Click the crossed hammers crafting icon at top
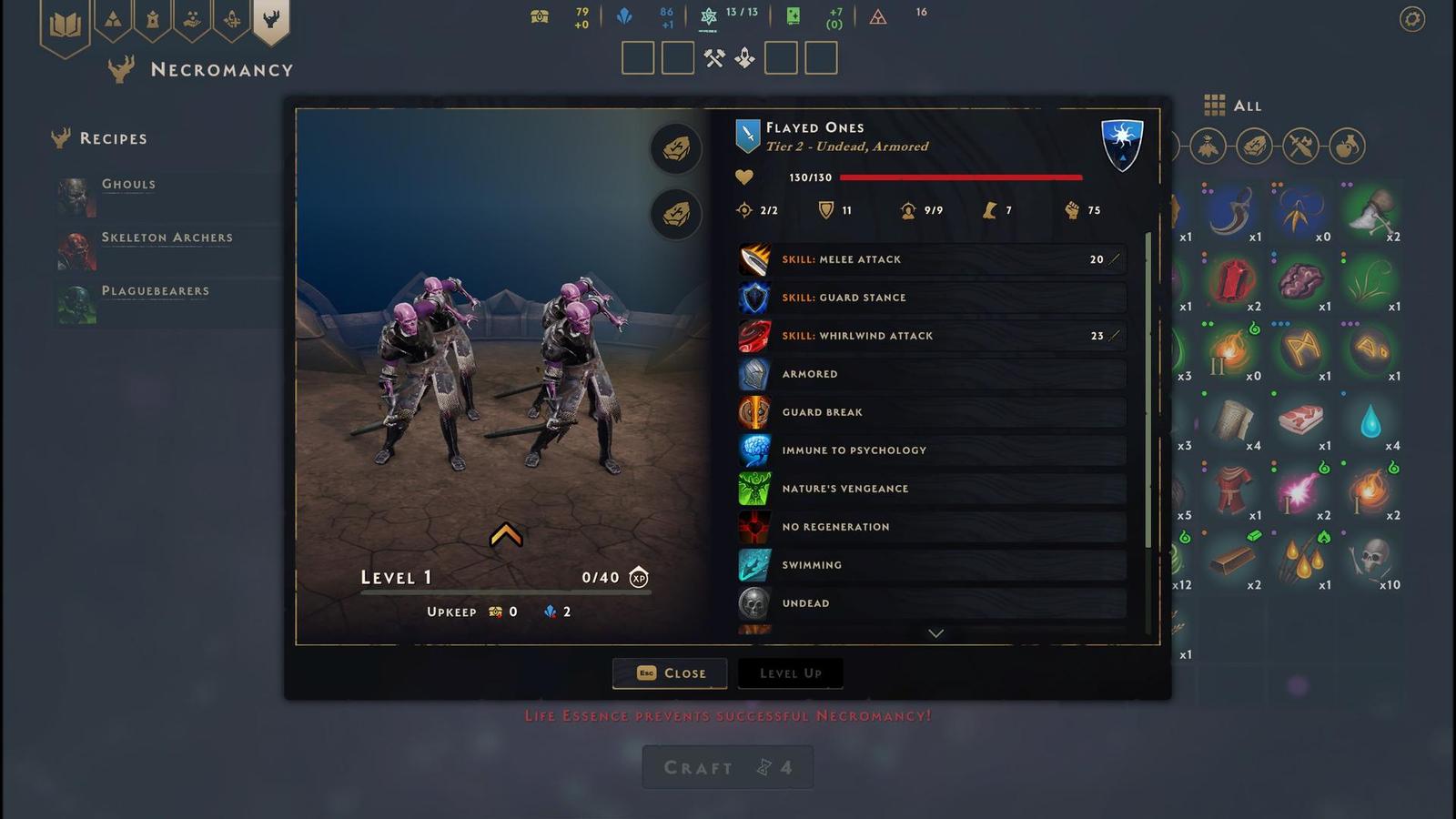The height and width of the screenshot is (819, 1456). 715,56
